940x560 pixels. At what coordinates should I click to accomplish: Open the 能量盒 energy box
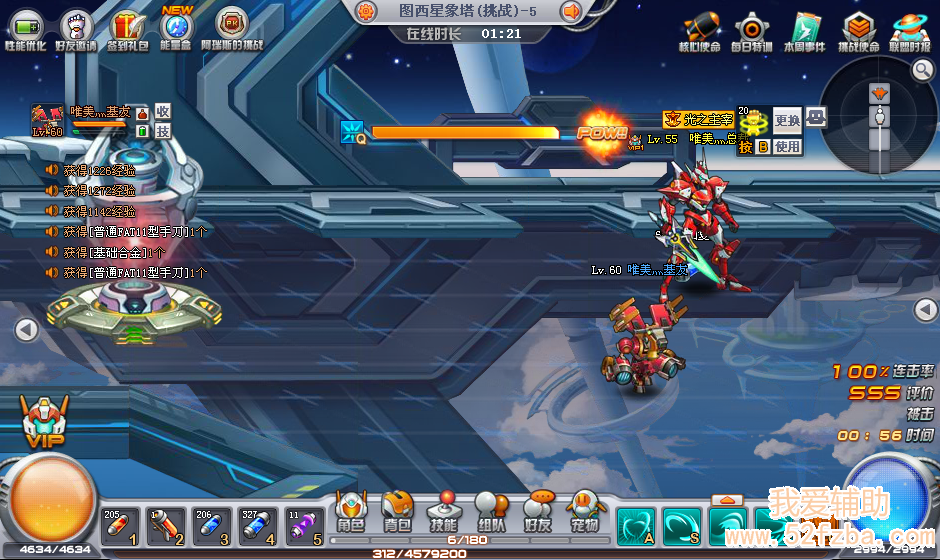click(178, 25)
